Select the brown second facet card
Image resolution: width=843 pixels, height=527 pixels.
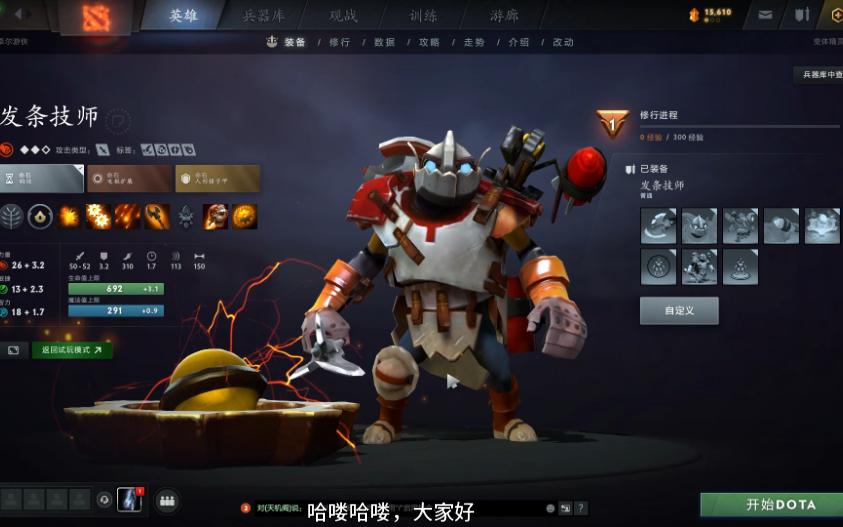[128, 179]
